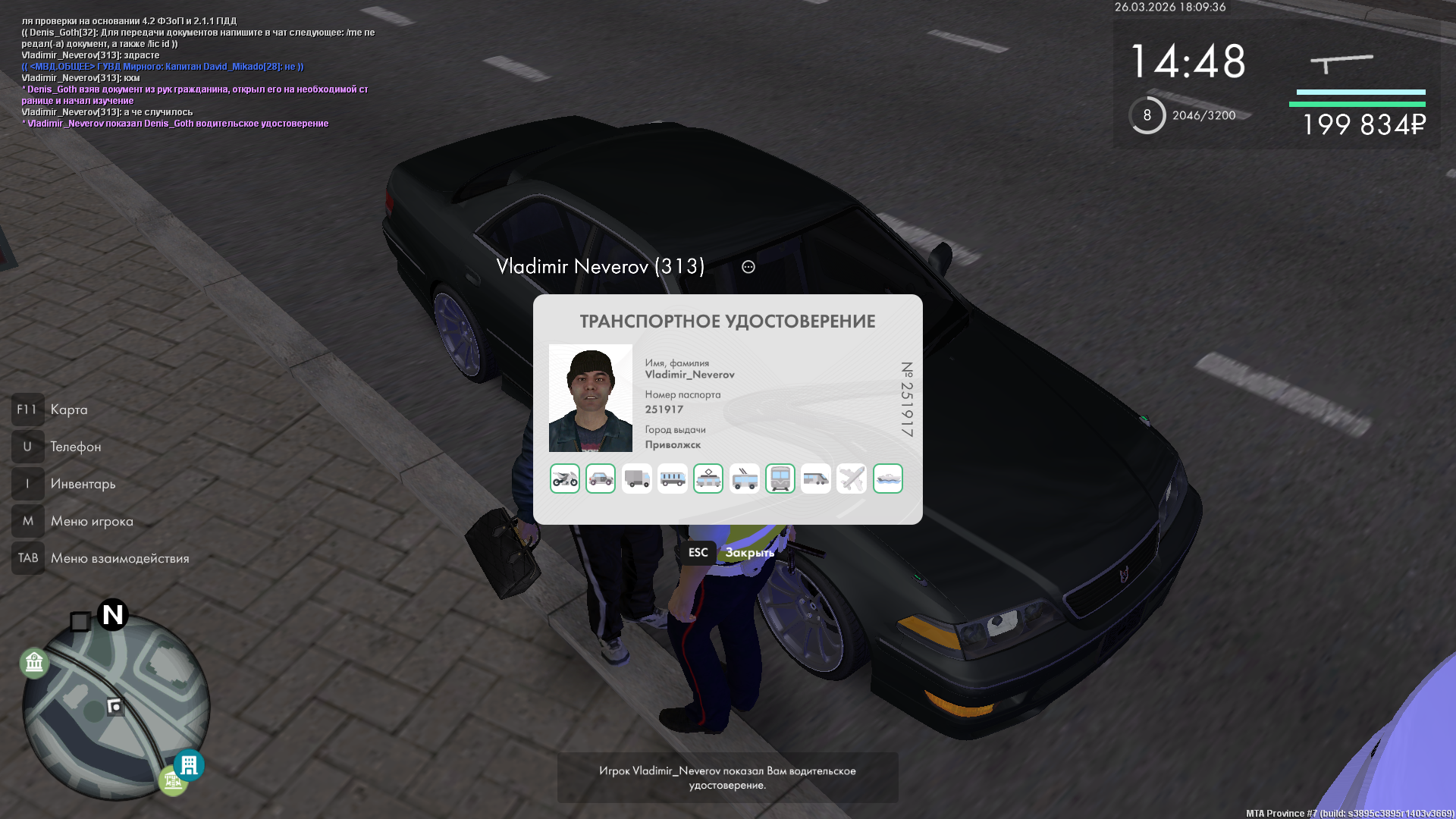Choose the bus category icon
Screen dimensions: 1456x819
[673, 479]
